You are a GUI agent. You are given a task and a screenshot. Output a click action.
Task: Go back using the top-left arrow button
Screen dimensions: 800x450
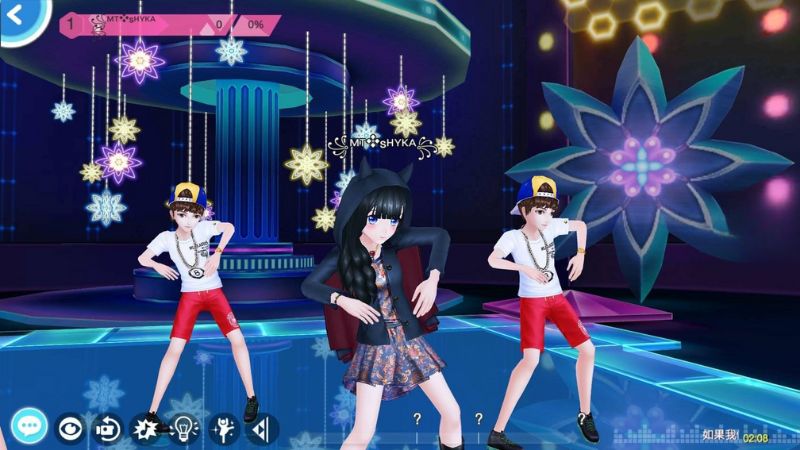point(16,17)
